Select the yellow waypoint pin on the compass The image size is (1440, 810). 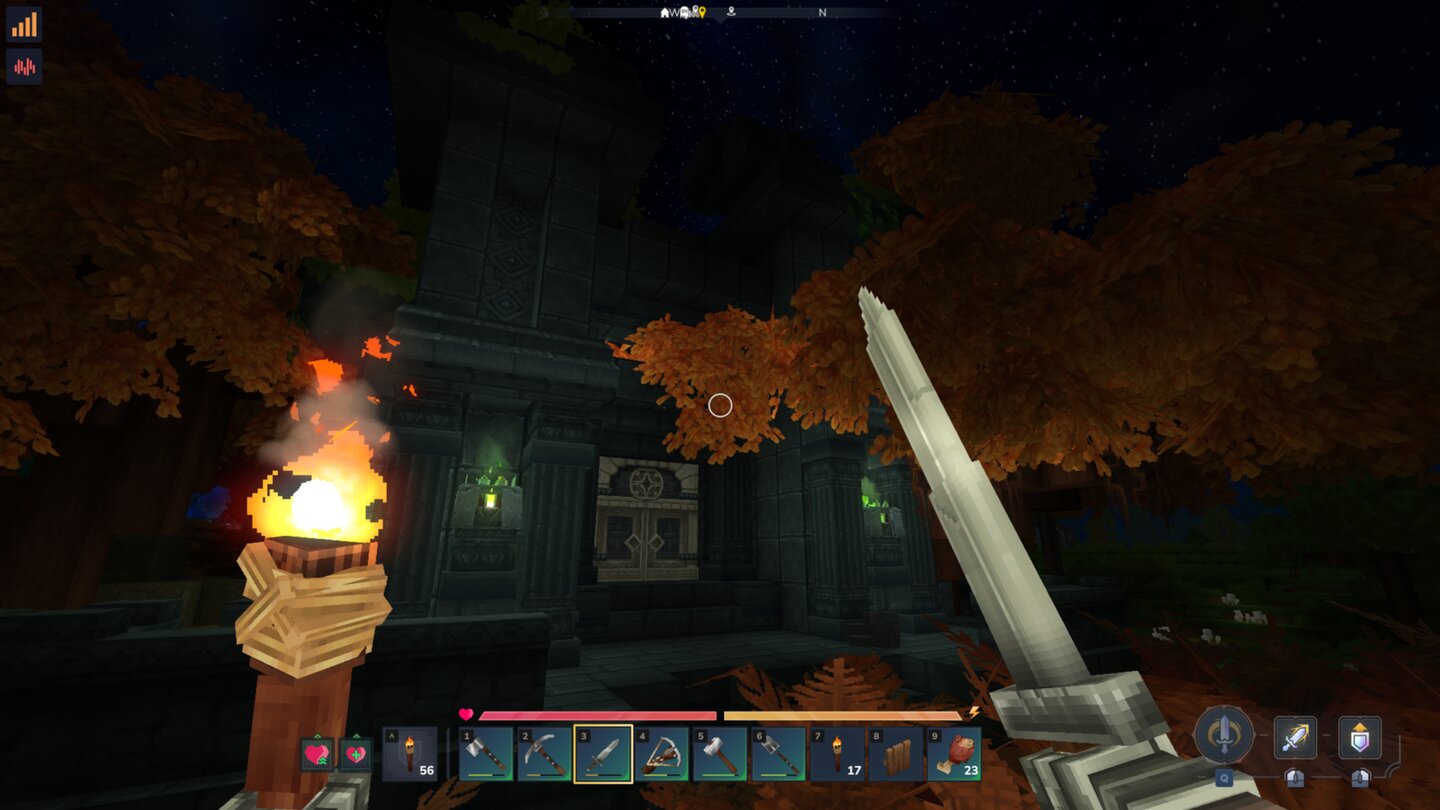tap(703, 13)
